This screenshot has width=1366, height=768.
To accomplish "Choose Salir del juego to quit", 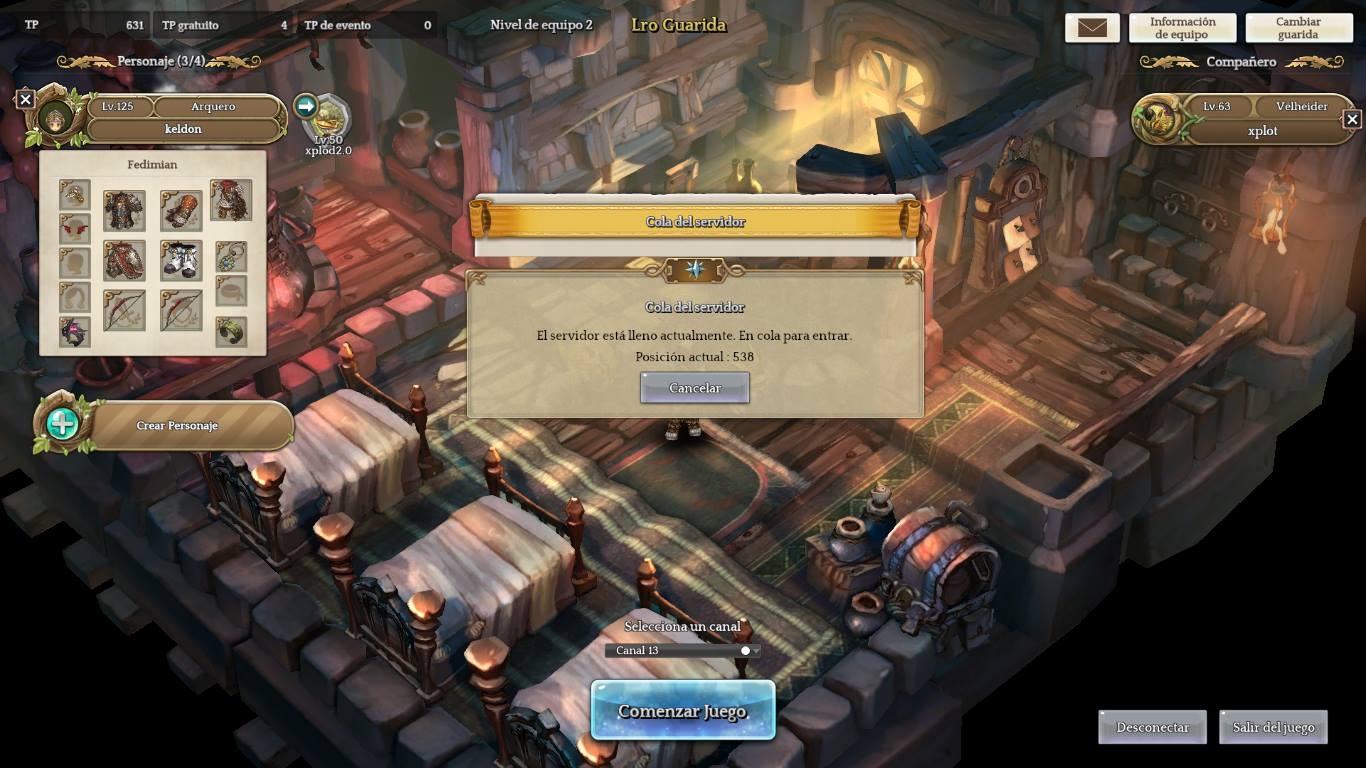I will 1273,727.
